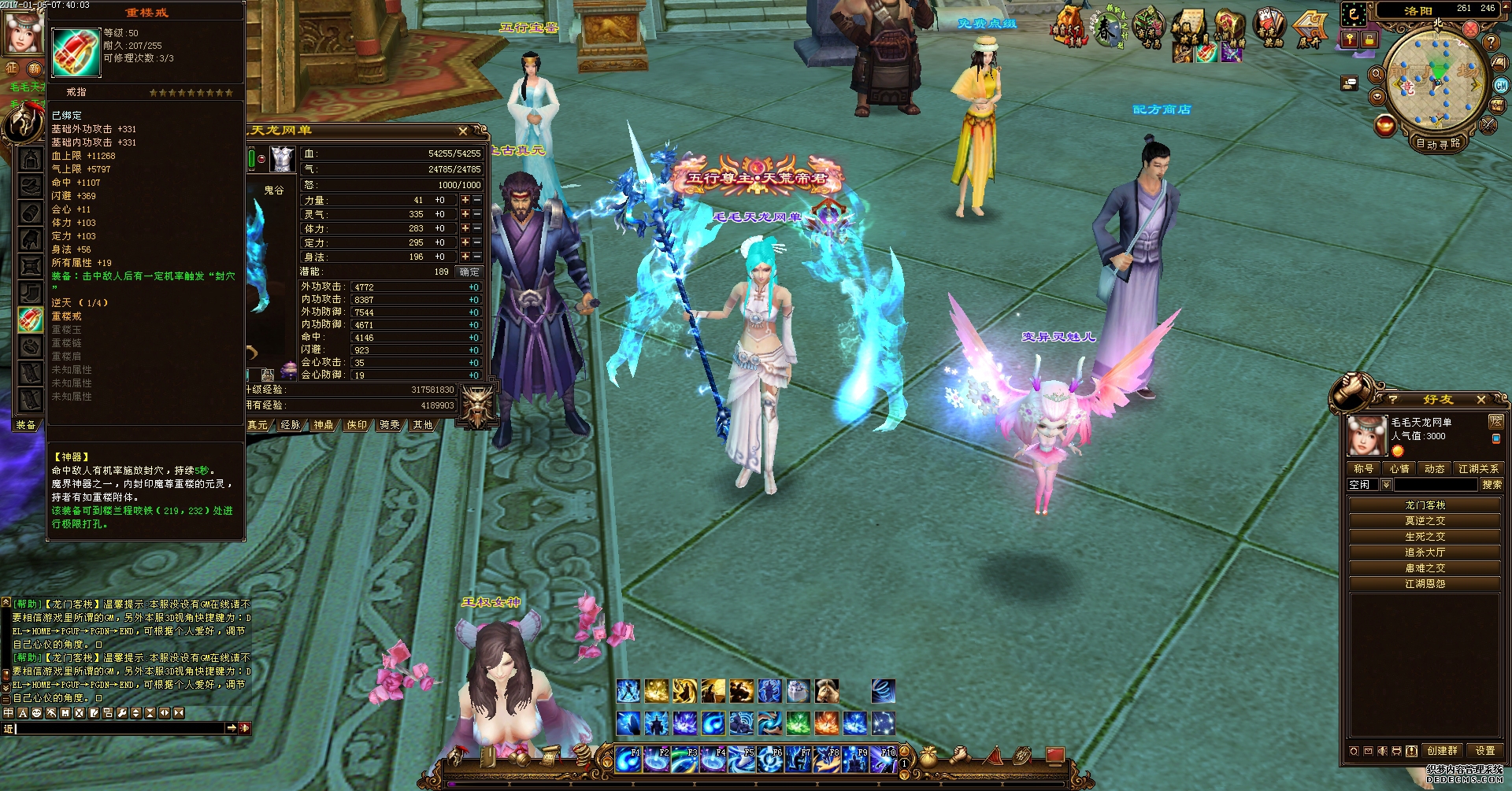Open the 骑乘 mount tab
Screen dimensions: 1512x791
390,425
